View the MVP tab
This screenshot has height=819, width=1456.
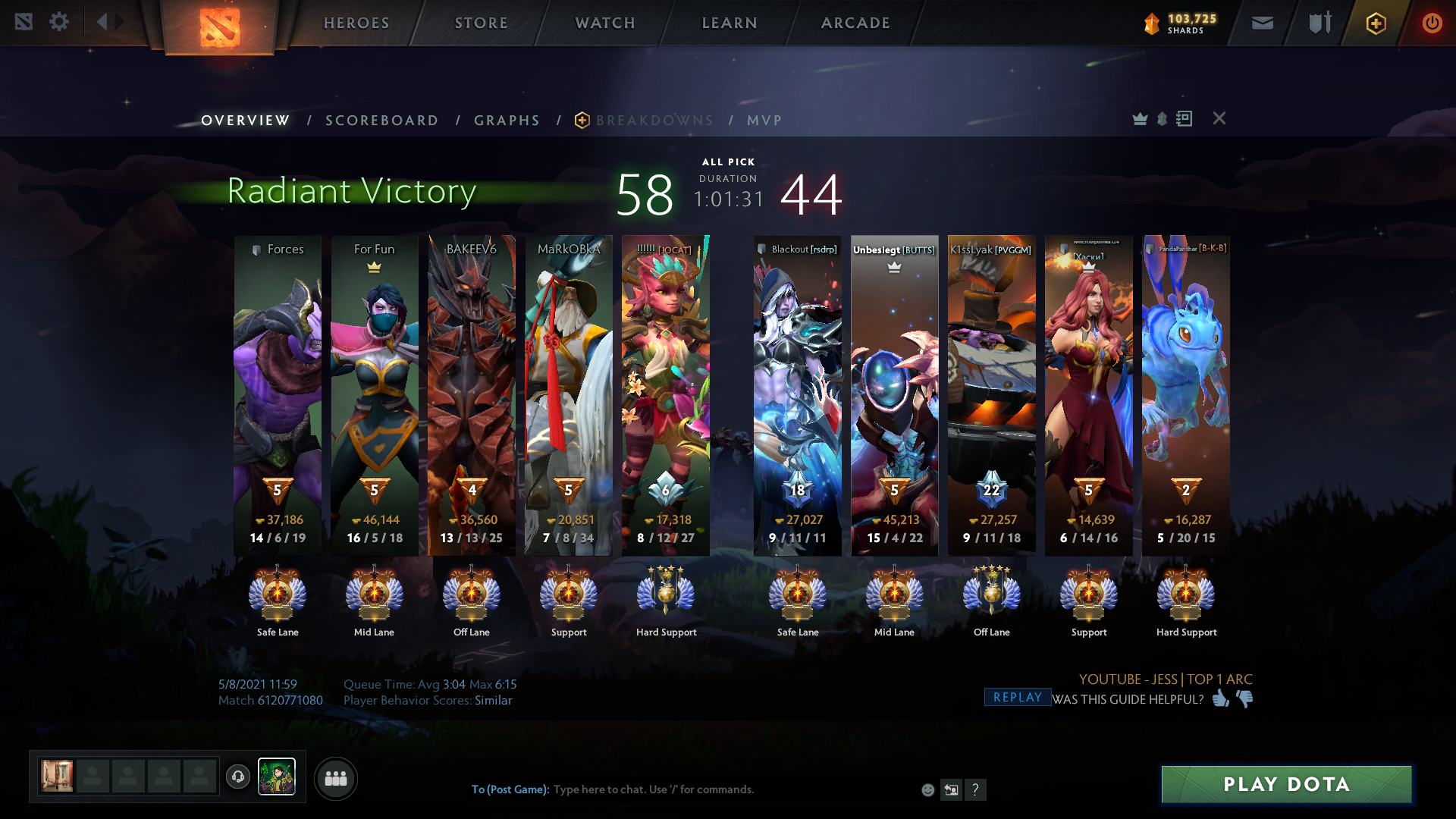(x=764, y=121)
